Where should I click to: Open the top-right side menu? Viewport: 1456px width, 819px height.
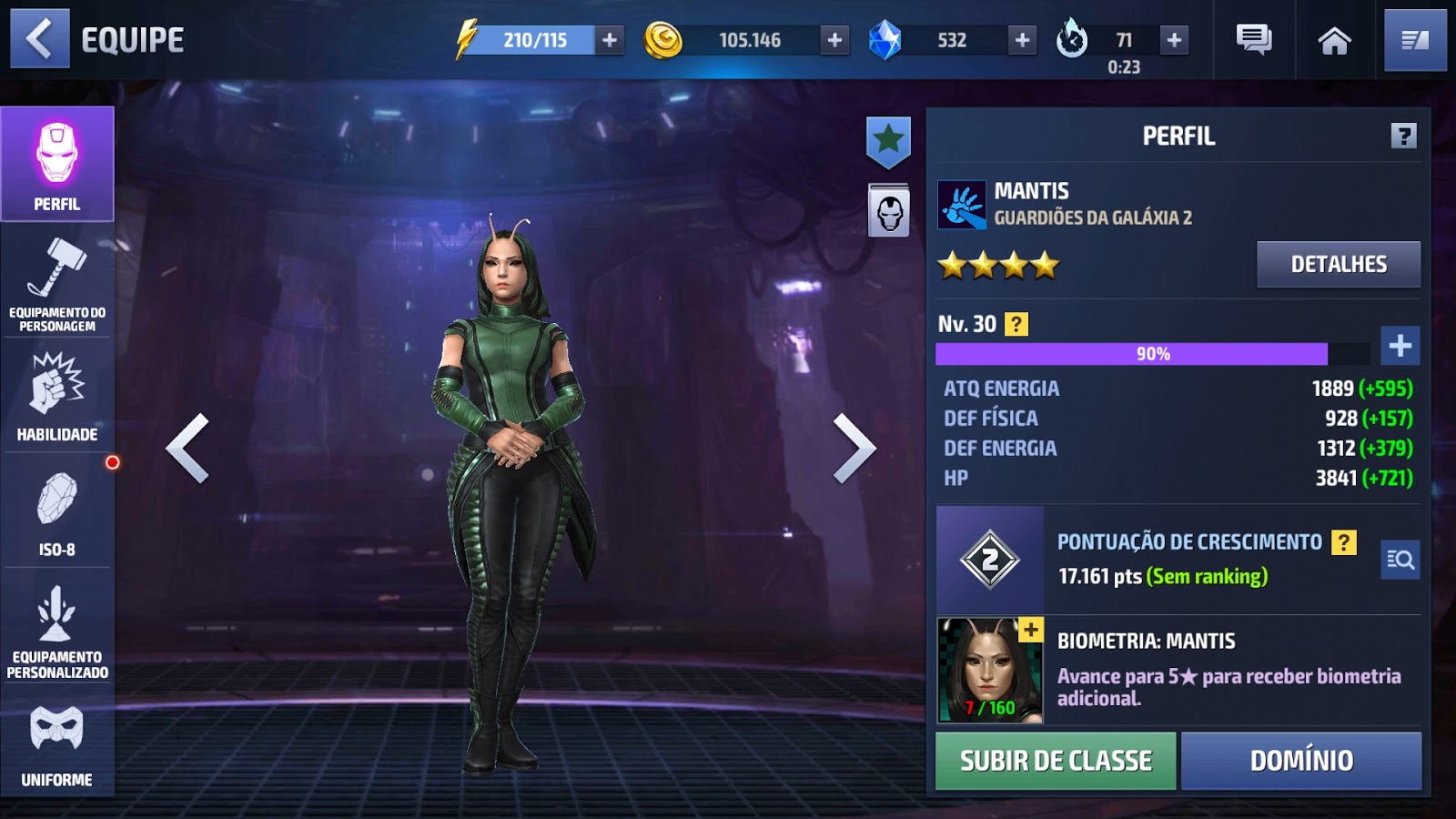pyautogui.click(x=1415, y=40)
